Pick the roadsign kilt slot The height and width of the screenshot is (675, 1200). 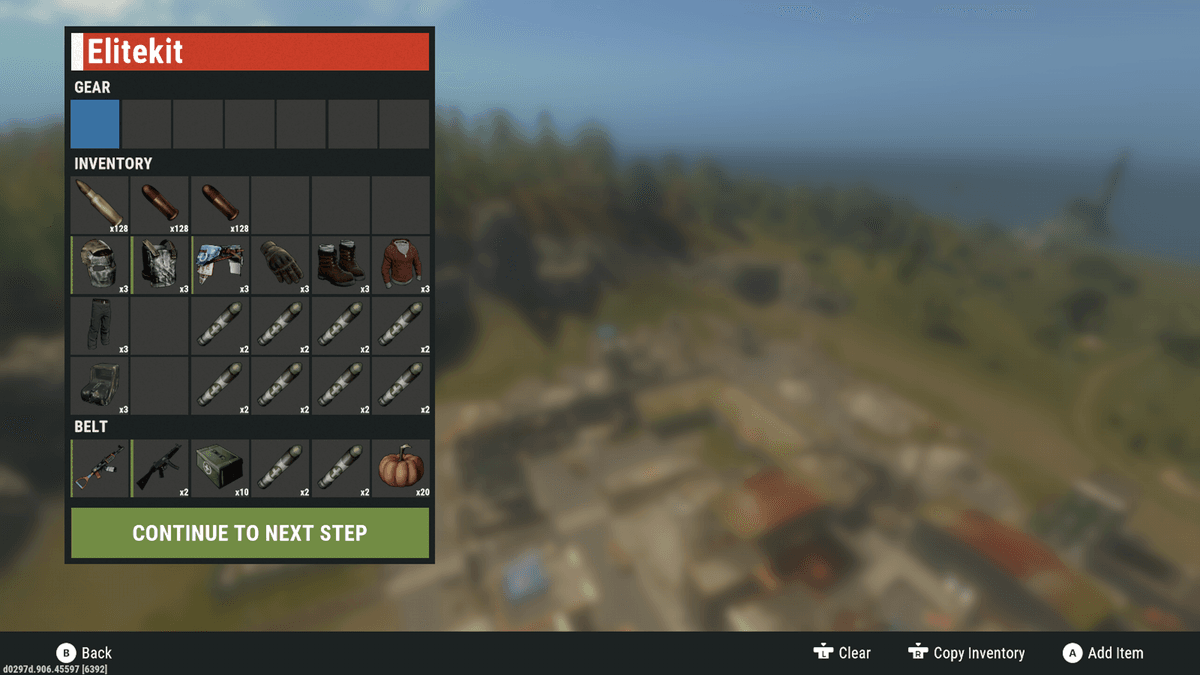(x=220, y=265)
